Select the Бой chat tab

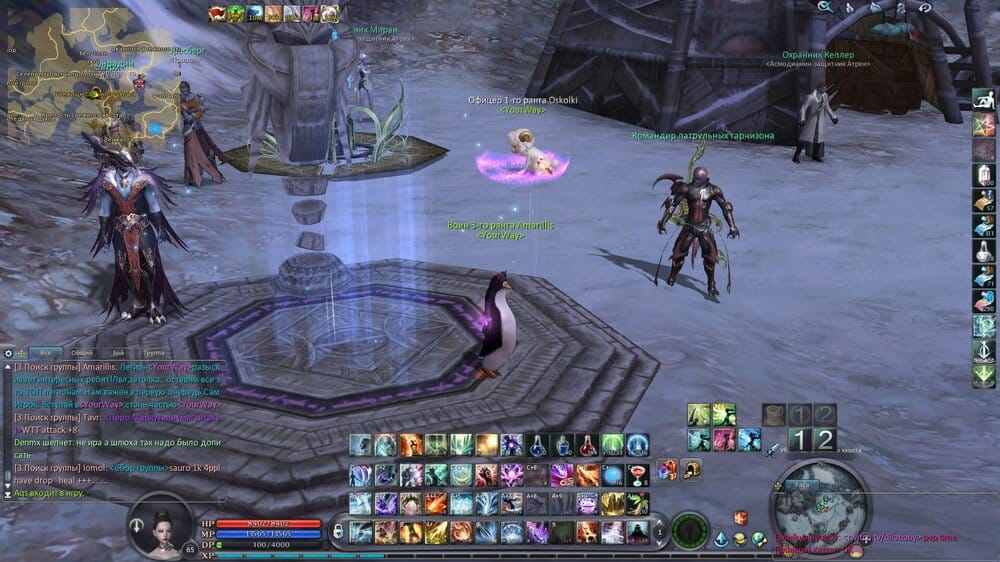[x=118, y=353]
